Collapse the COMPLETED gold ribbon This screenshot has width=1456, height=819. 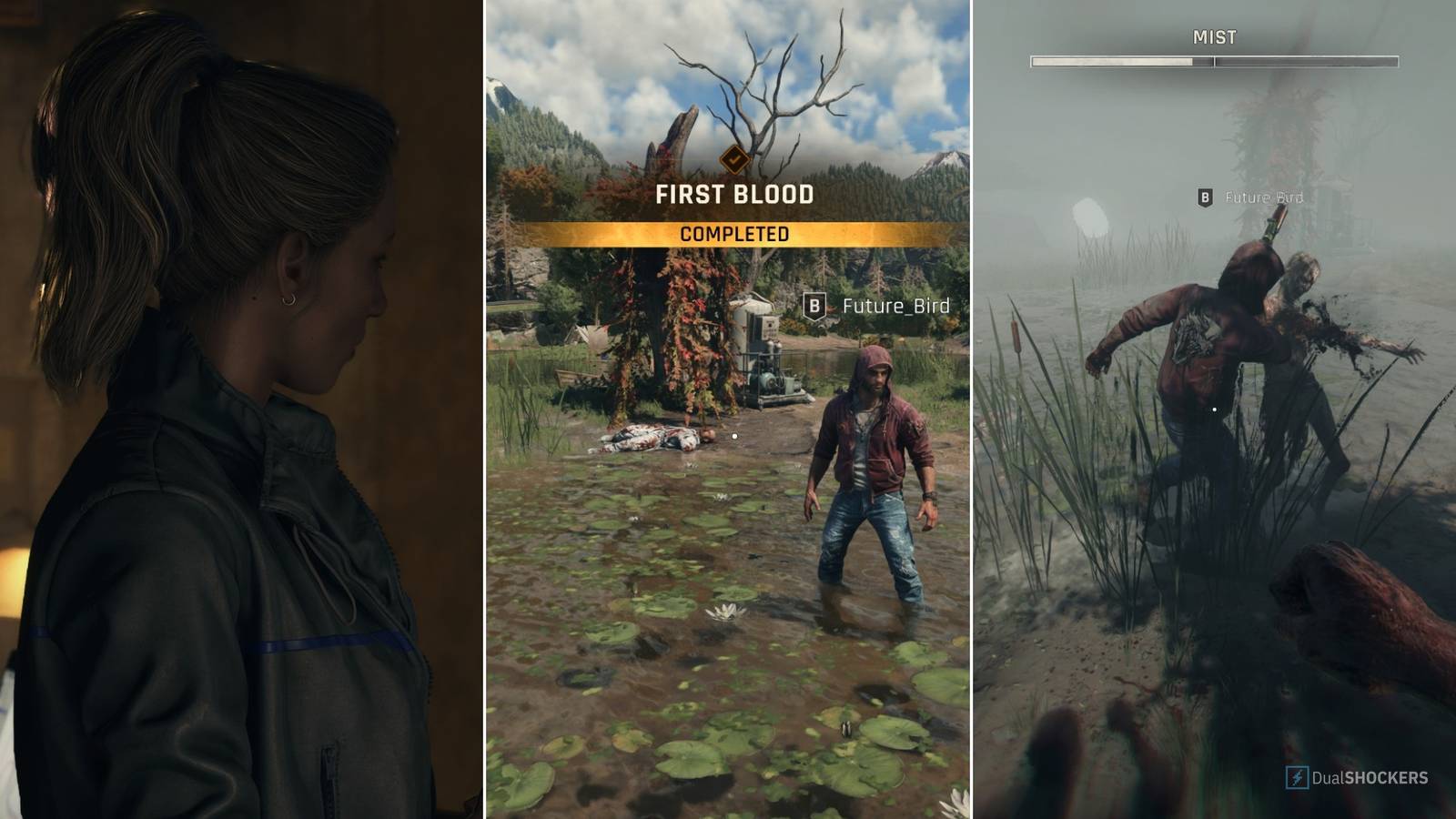[733, 231]
